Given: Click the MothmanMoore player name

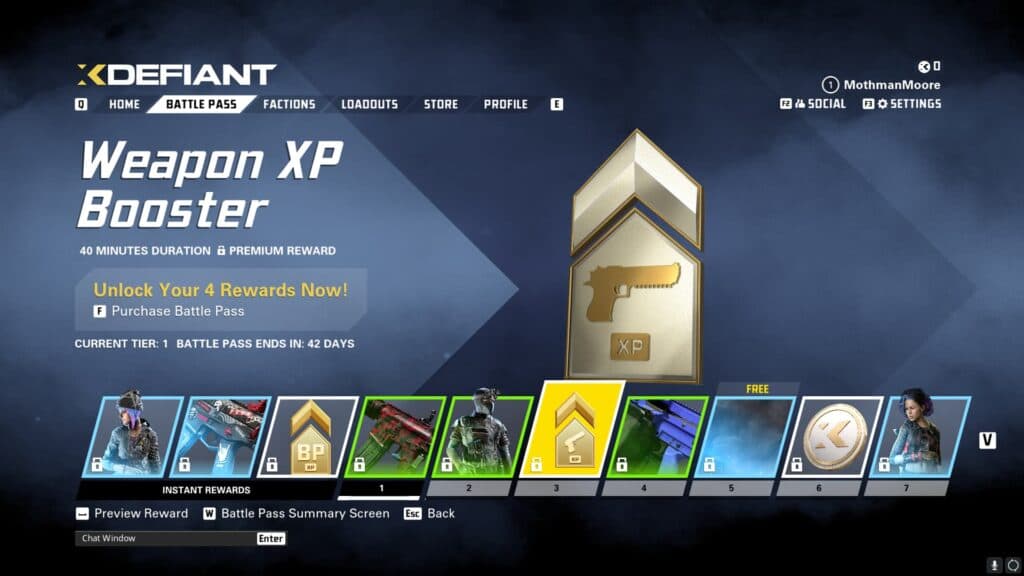Looking at the screenshot, I should [x=892, y=85].
